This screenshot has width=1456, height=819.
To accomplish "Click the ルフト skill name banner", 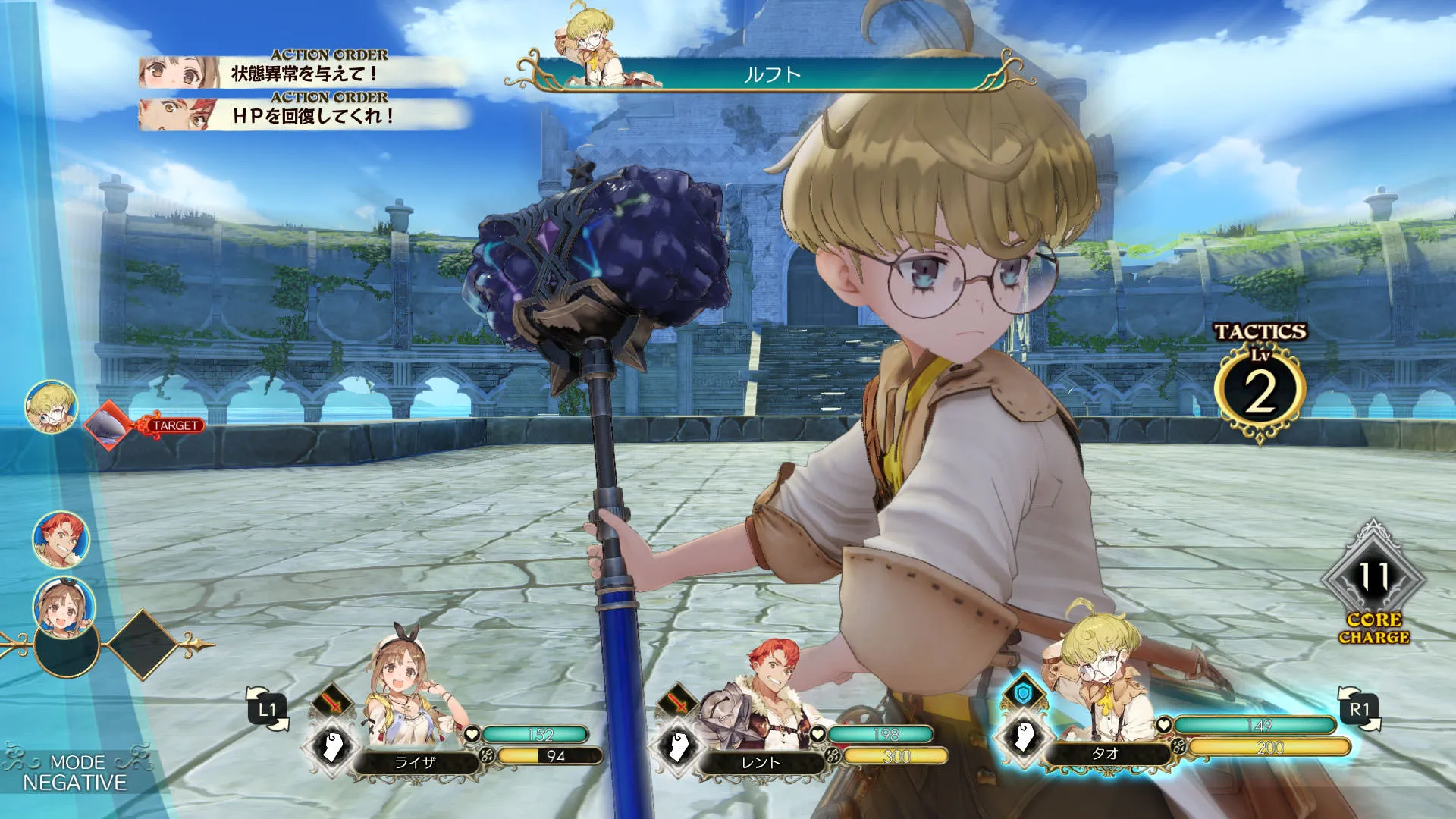I will pyautogui.click(x=772, y=74).
